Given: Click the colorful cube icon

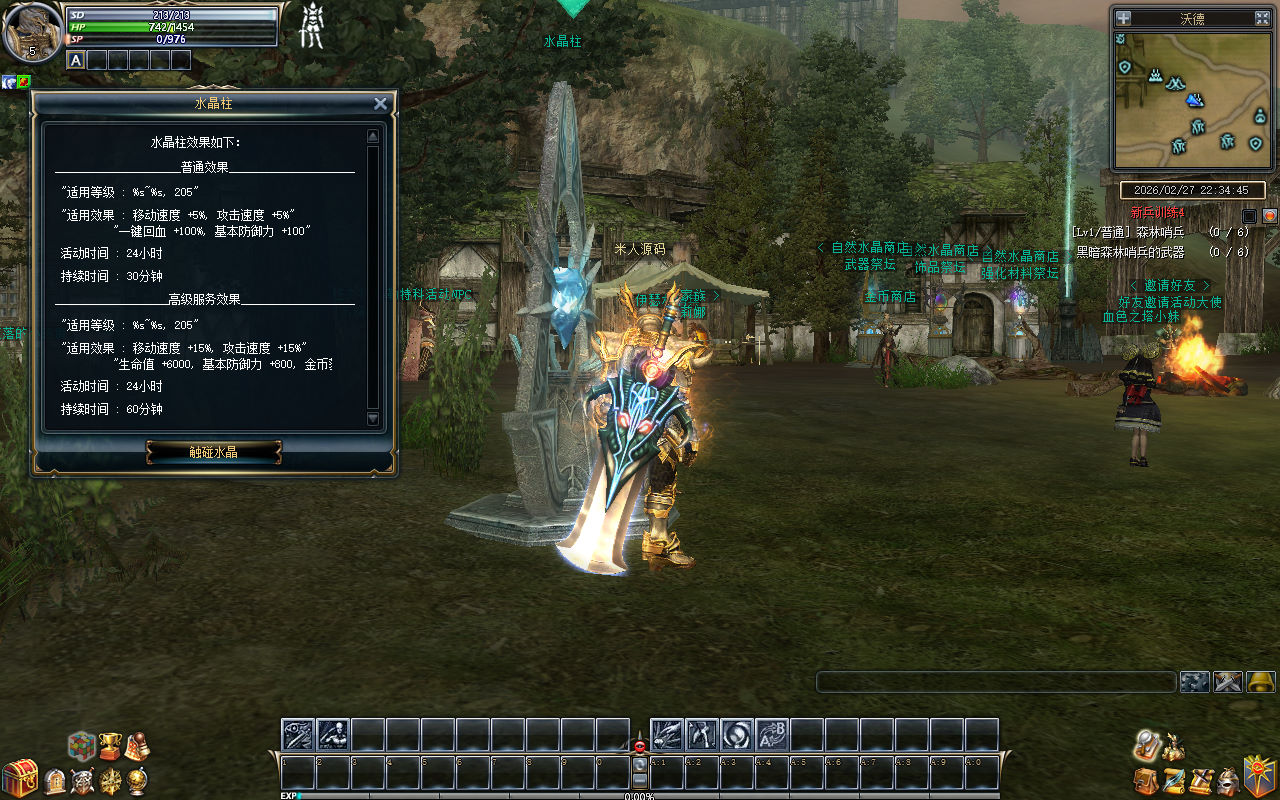Looking at the screenshot, I should [82, 746].
